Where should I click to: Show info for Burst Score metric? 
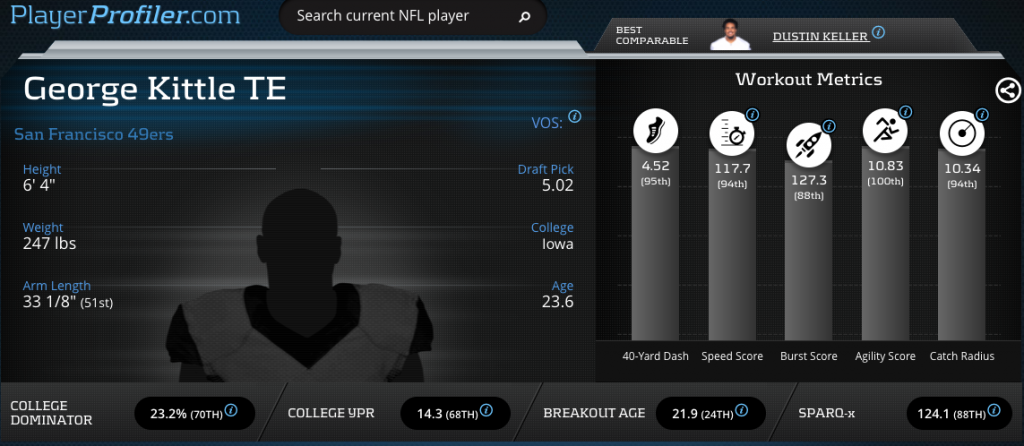point(828,127)
